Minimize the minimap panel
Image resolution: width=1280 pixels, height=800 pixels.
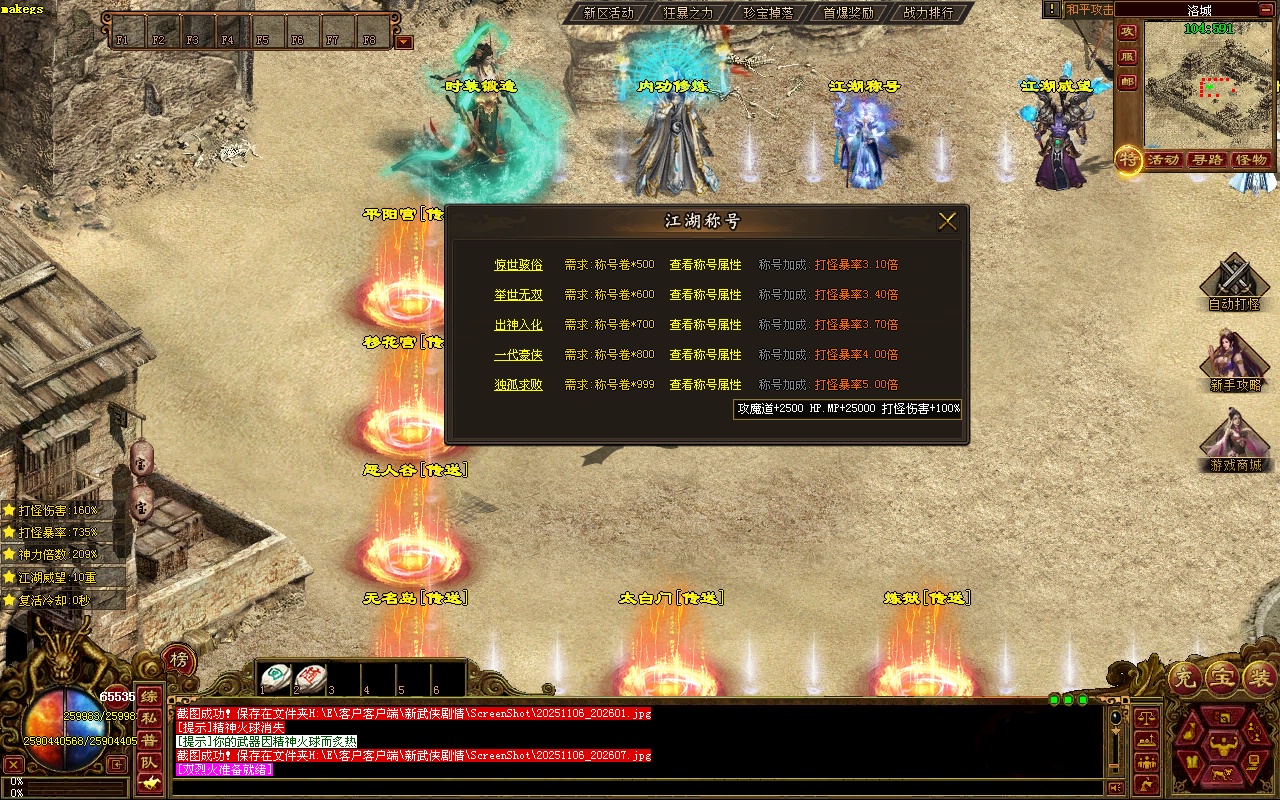click(1267, 10)
